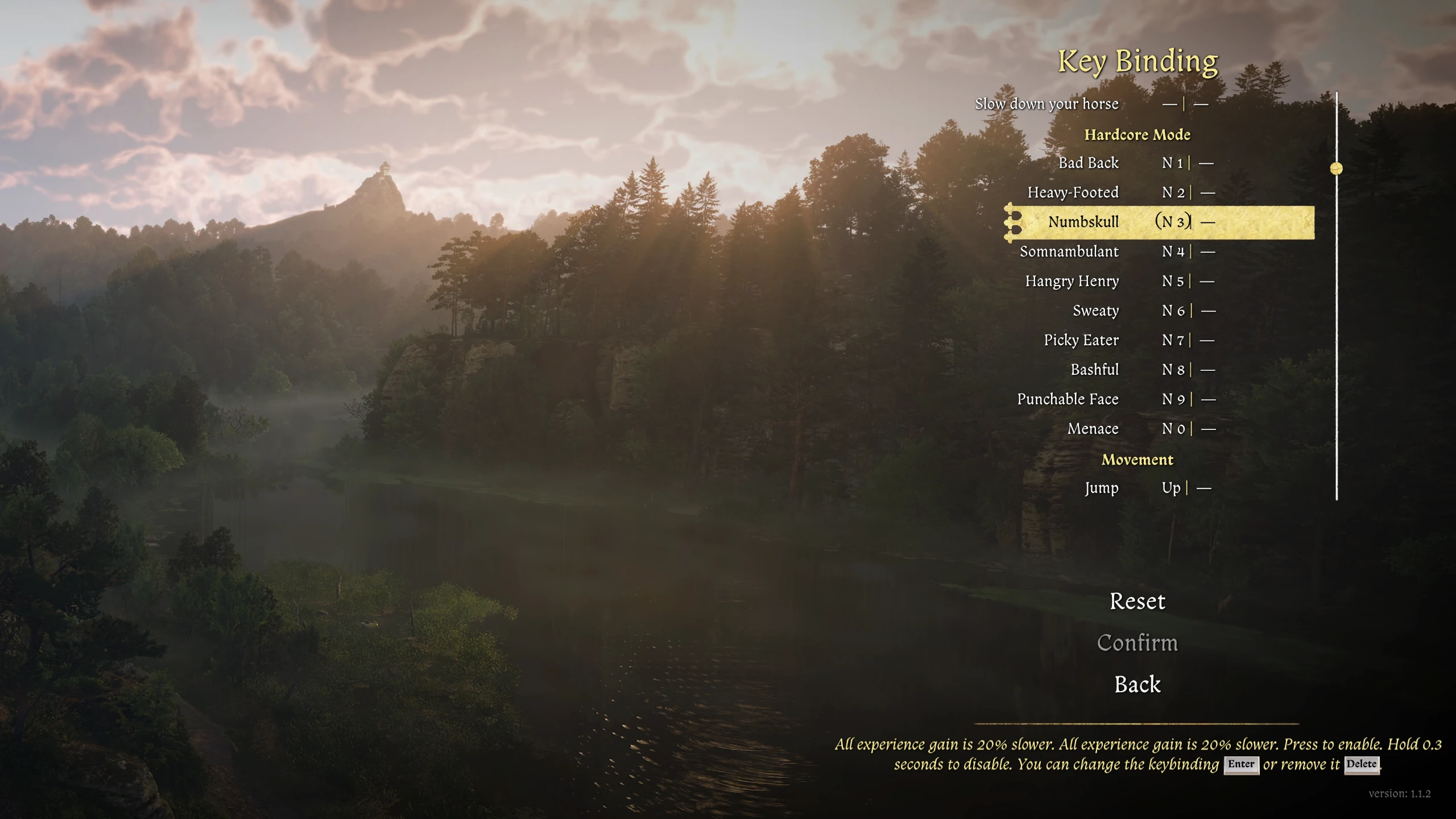
Task: Select the Sweaty key binding
Action: point(1095,311)
